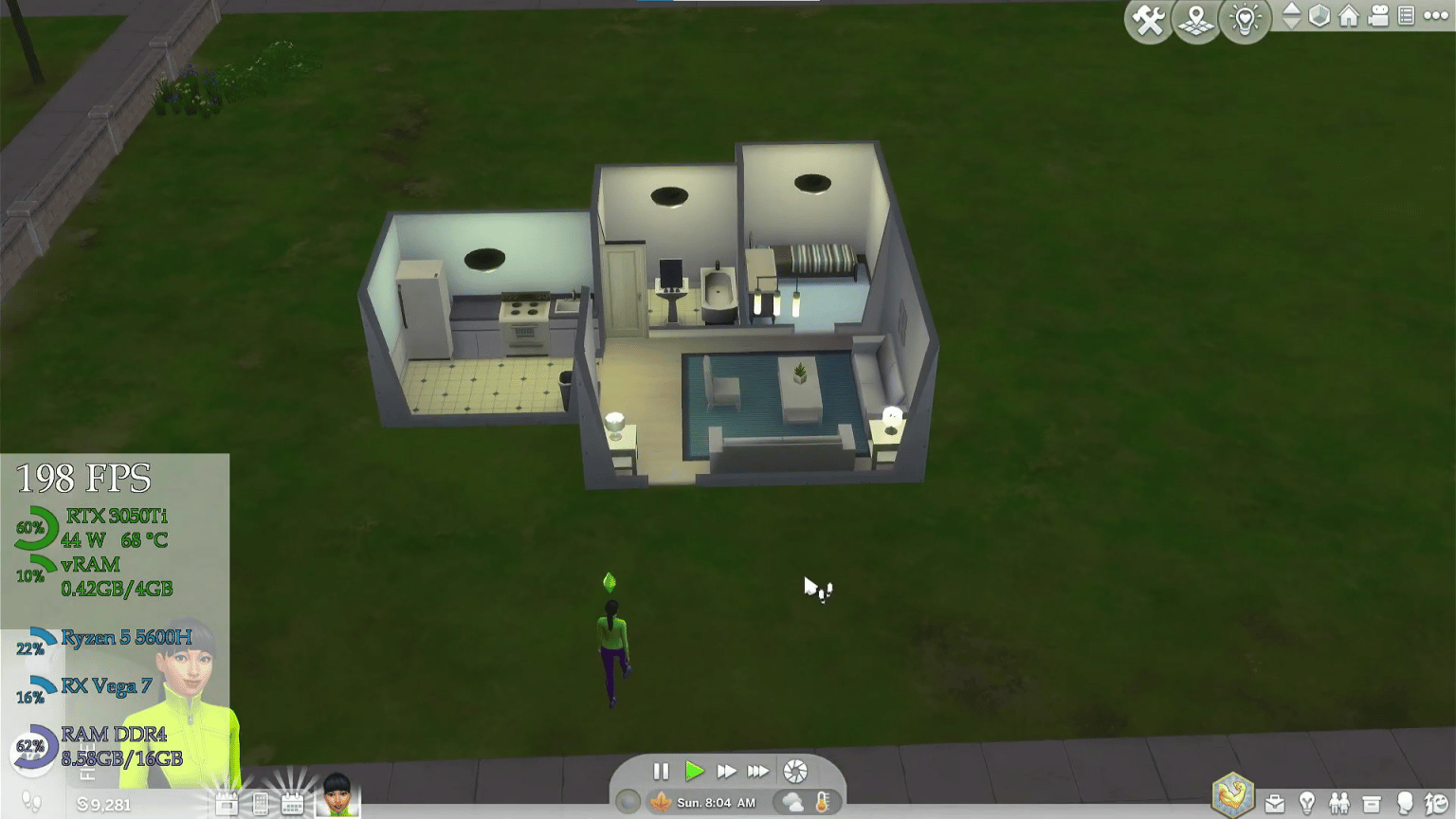Toggle wall view with the cube icon

pos(1319,17)
